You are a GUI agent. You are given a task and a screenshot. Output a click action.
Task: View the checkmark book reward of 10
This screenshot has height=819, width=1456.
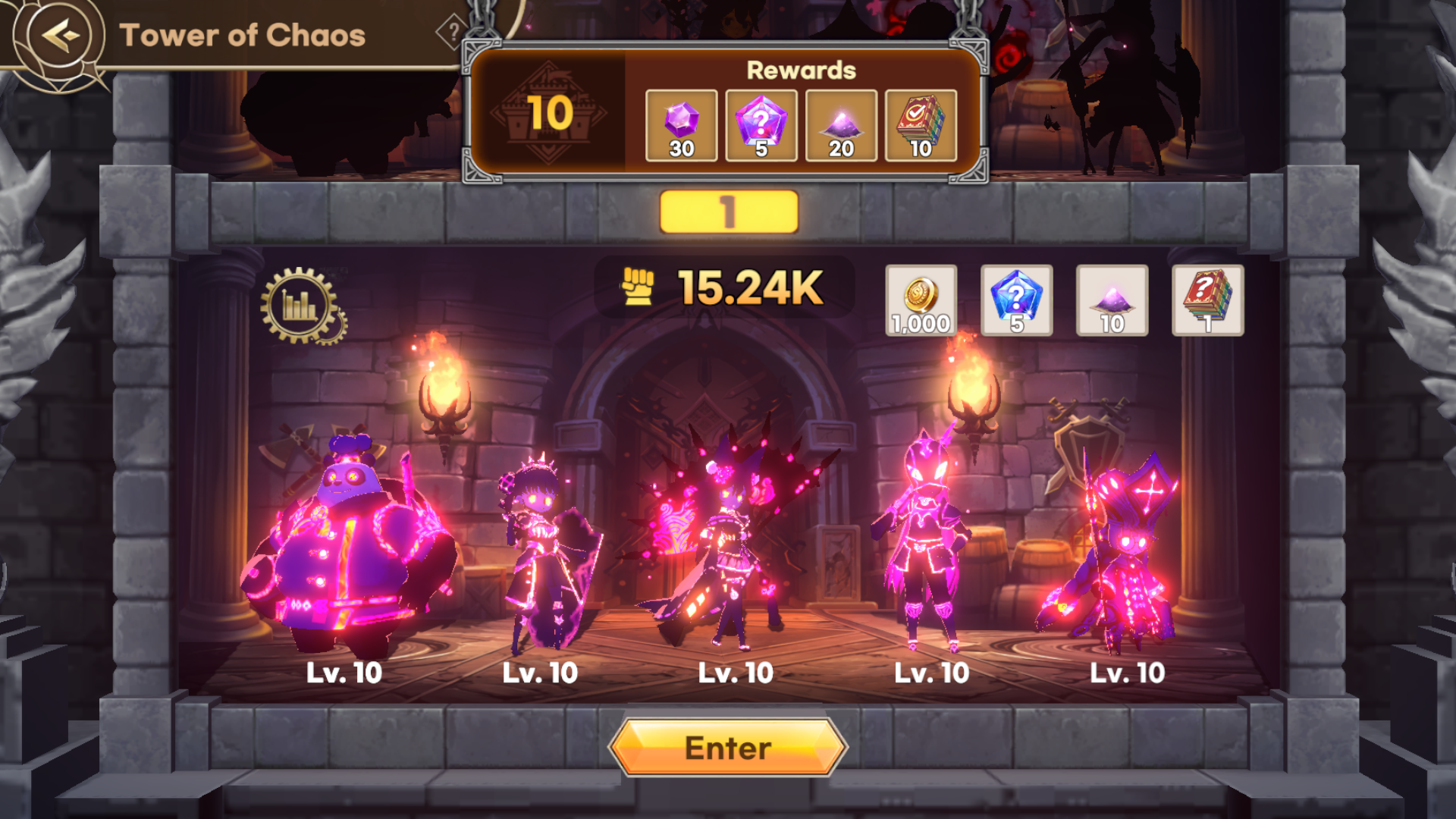point(921,126)
